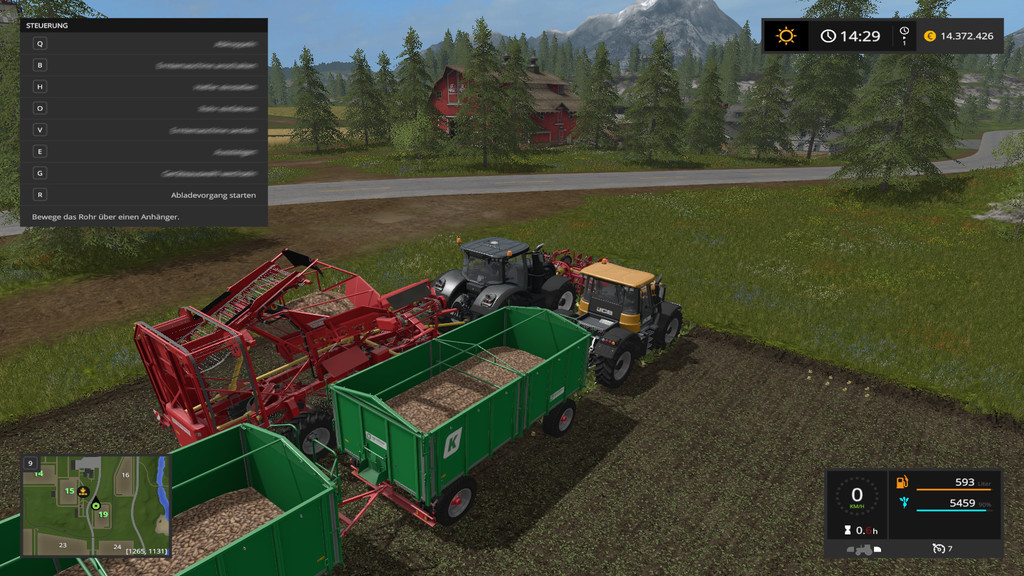Image resolution: width=1024 pixels, height=576 pixels.
Task: Click the gold coin money icon
Action: (x=930, y=36)
